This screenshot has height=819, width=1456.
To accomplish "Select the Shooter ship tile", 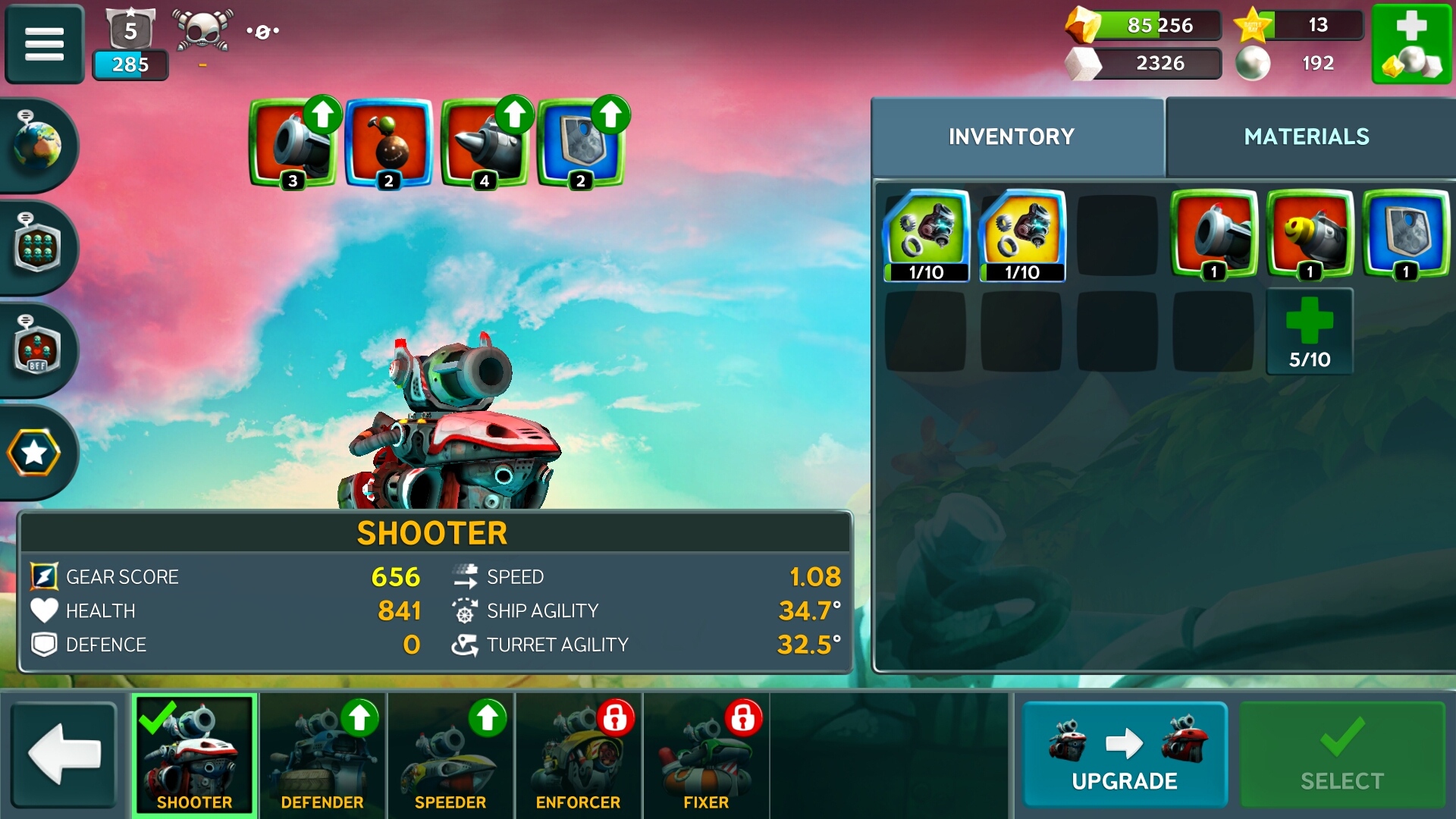I will pos(195,755).
